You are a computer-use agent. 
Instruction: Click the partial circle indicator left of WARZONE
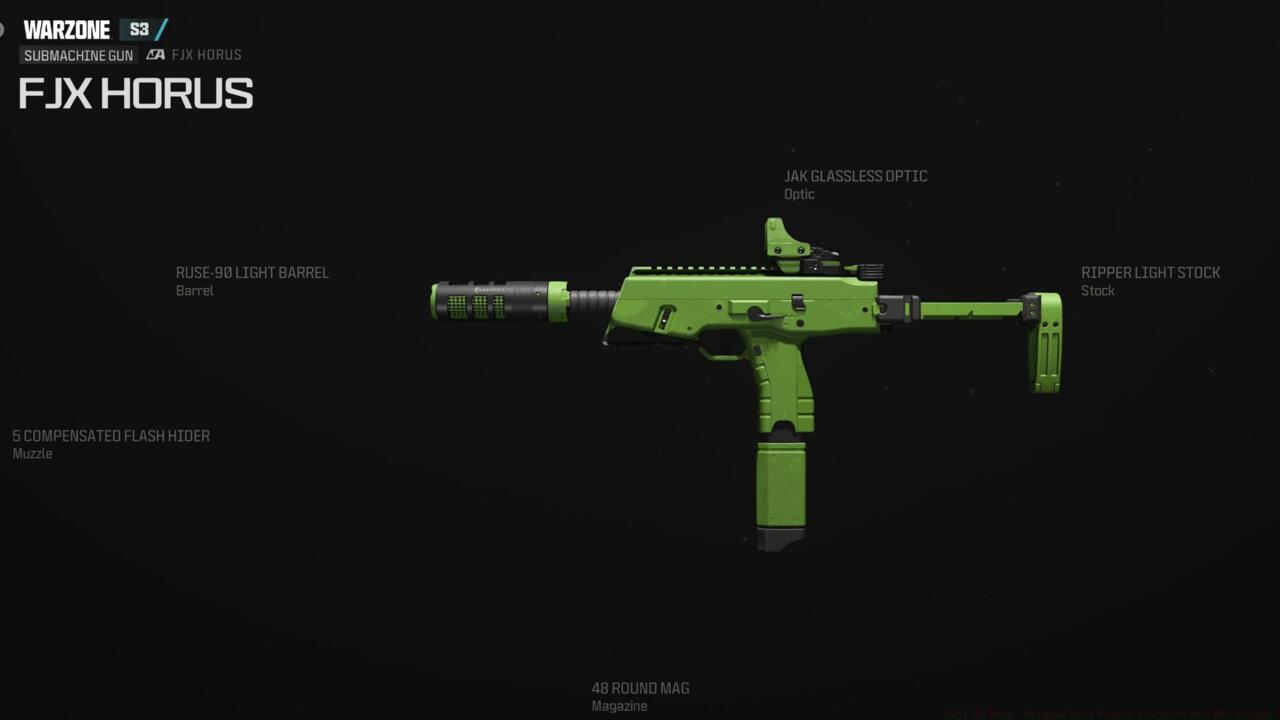coord(4,29)
